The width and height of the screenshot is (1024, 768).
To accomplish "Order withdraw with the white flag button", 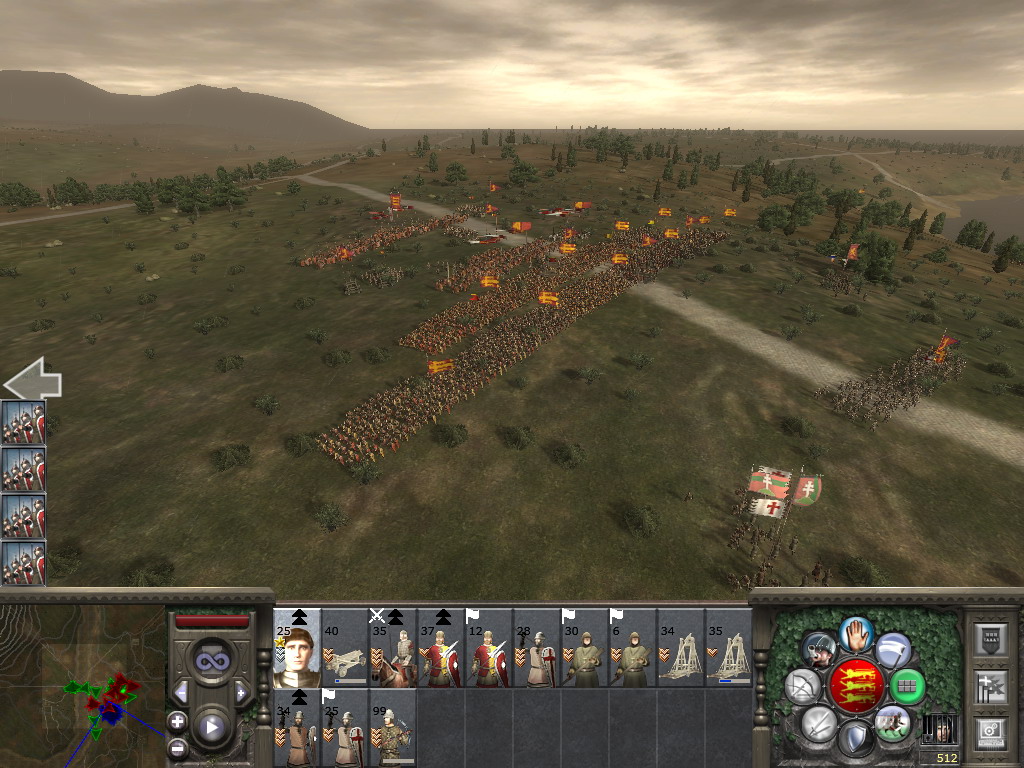I will click(893, 650).
